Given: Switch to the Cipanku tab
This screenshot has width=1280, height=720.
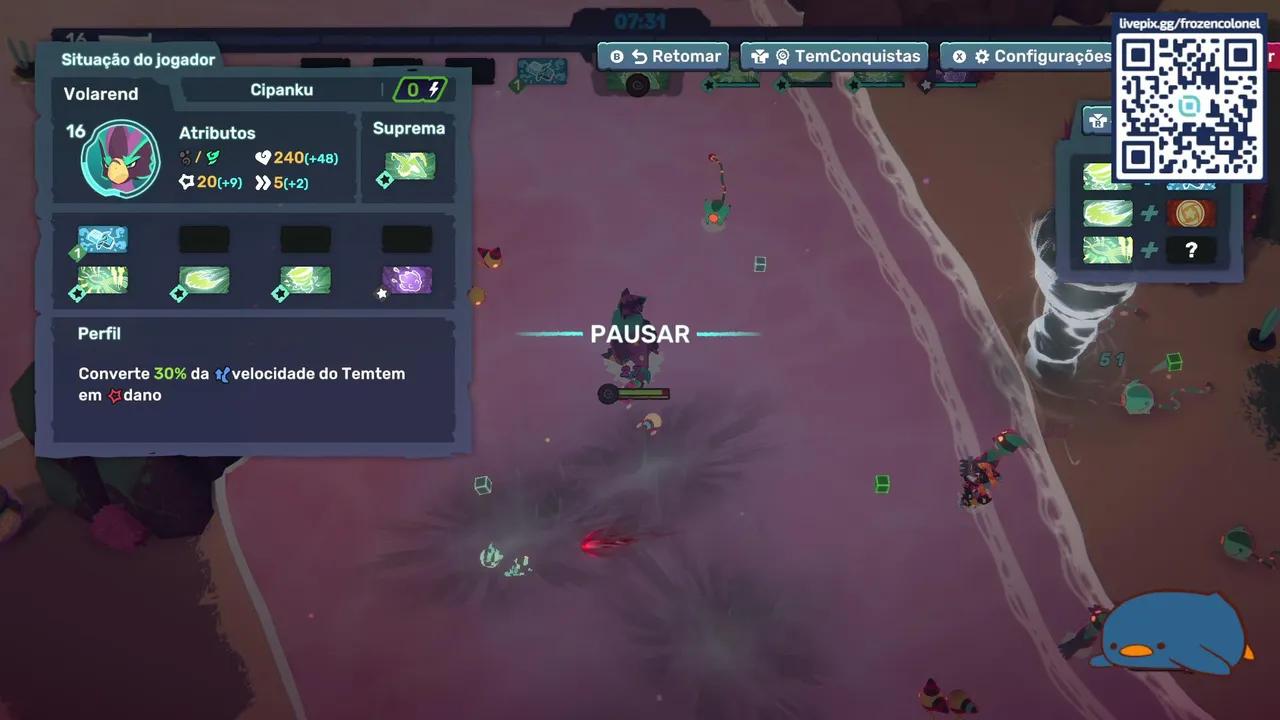Looking at the screenshot, I should point(281,90).
